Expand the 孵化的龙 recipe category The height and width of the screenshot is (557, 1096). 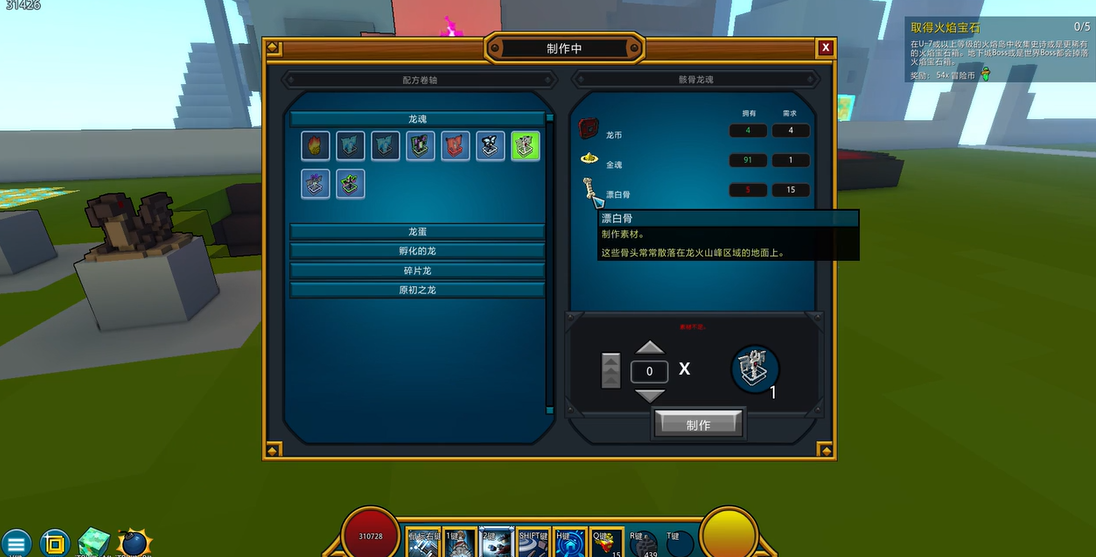tap(417, 251)
